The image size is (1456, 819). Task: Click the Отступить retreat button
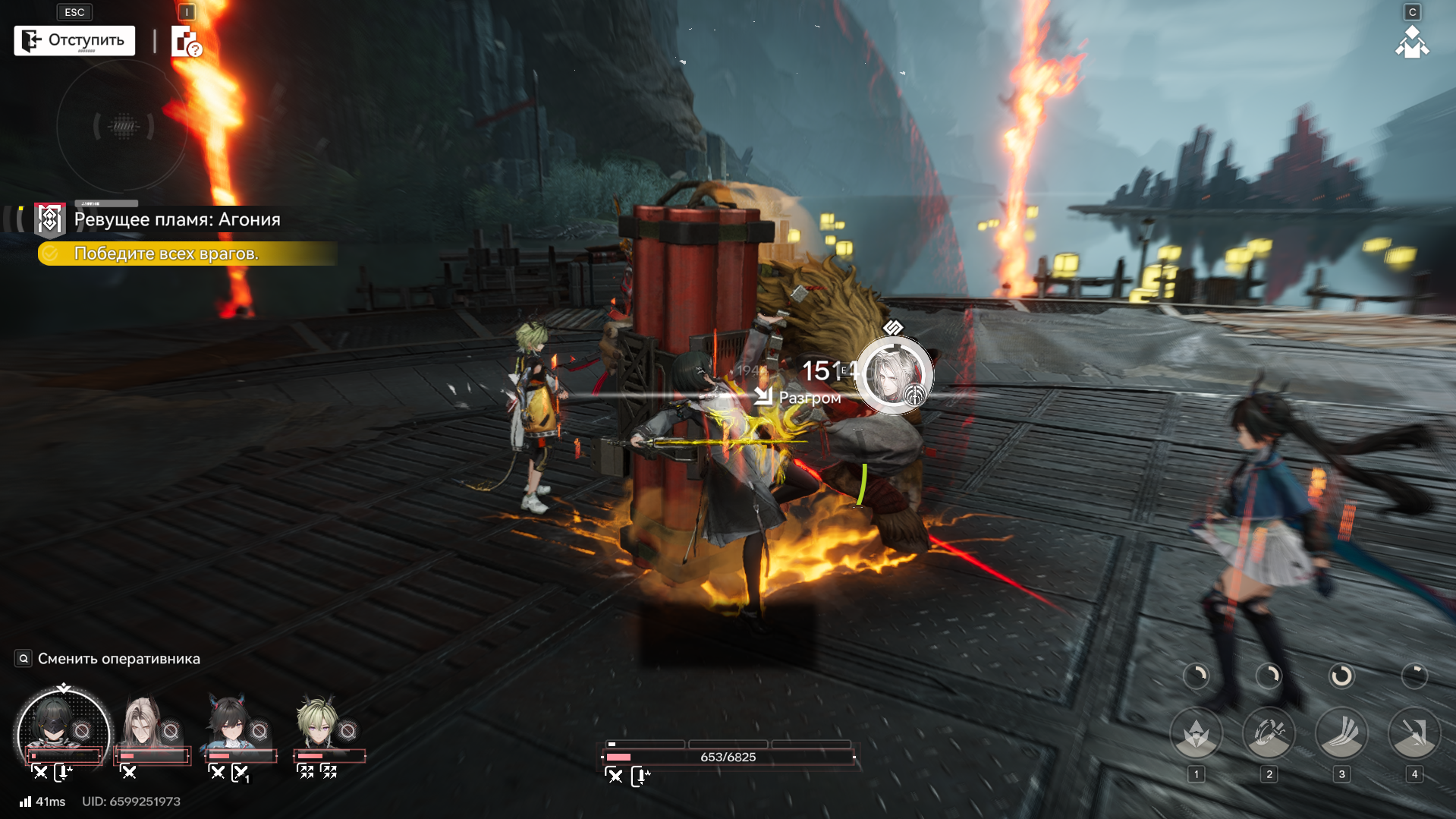(x=74, y=40)
